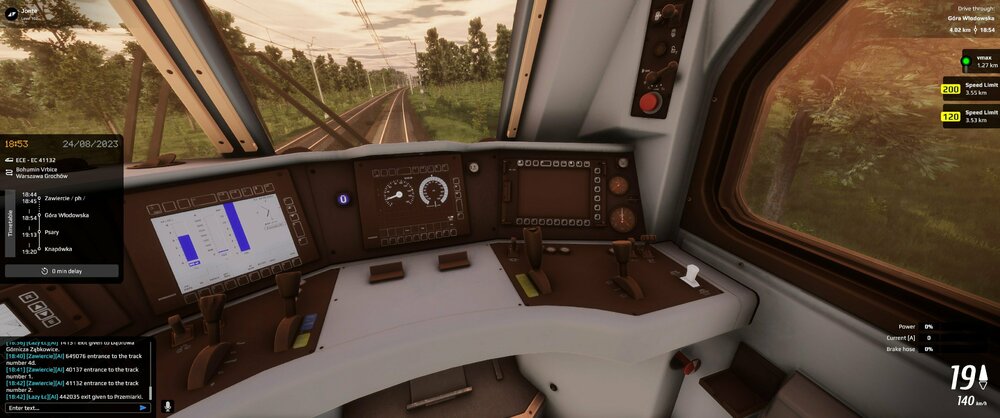Click the chat 'Enter text...' input field

(x=70, y=407)
